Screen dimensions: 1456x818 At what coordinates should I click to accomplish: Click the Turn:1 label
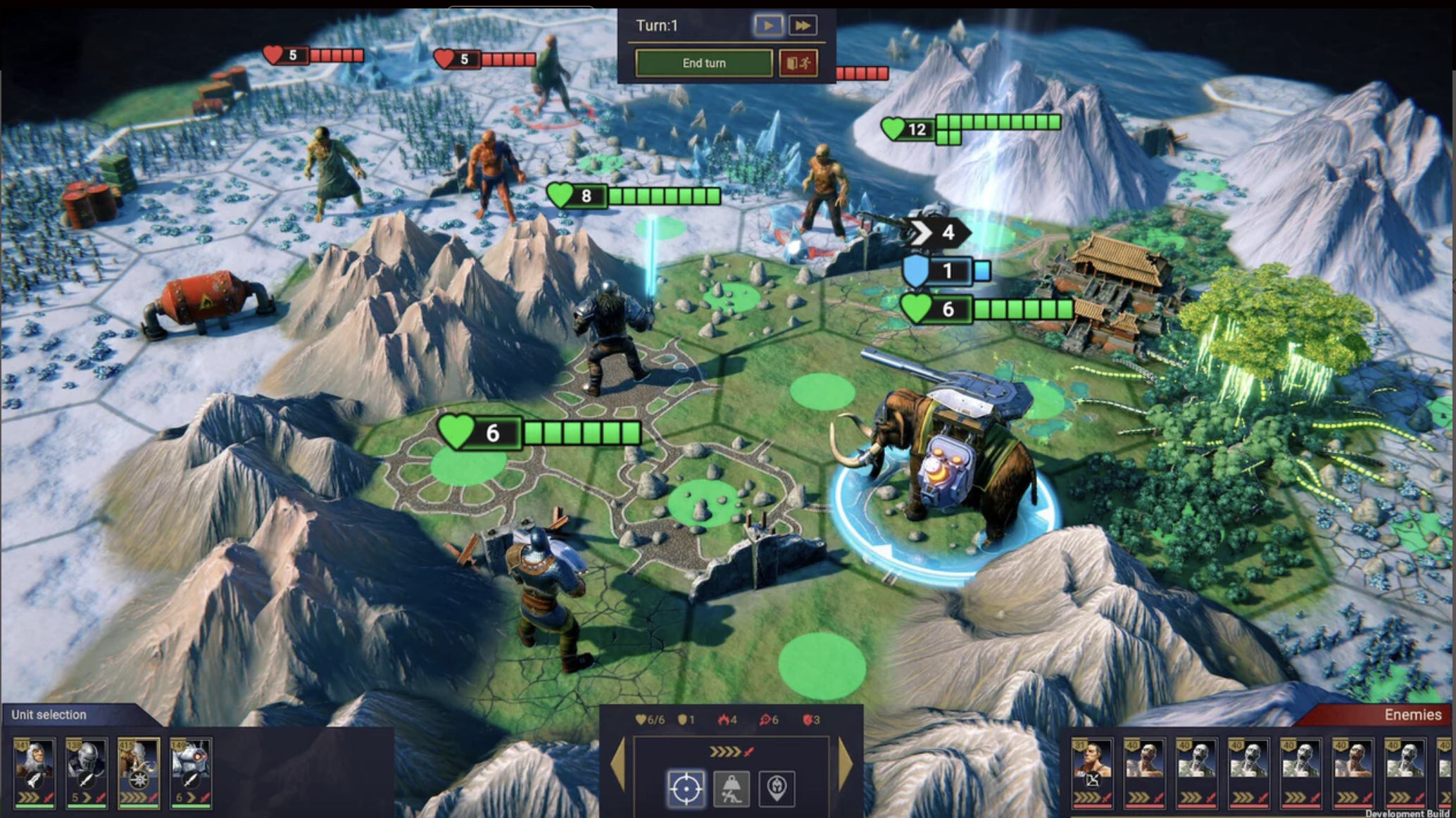(657, 25)
